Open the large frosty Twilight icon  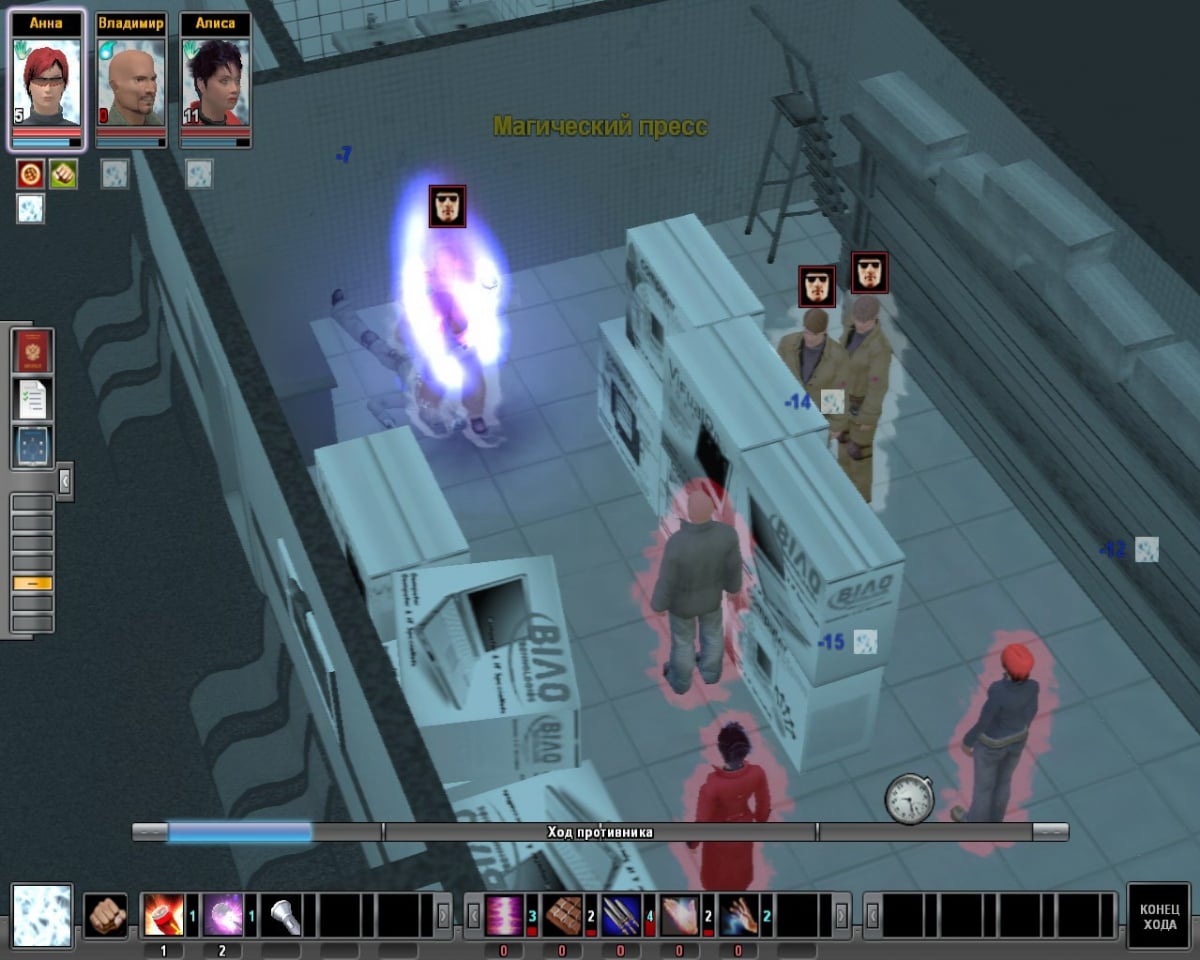42,915
